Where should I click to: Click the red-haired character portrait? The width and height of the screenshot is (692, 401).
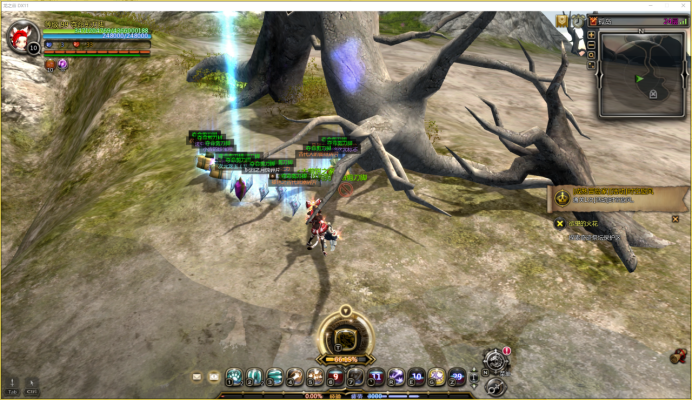click(x=21, y=36)
